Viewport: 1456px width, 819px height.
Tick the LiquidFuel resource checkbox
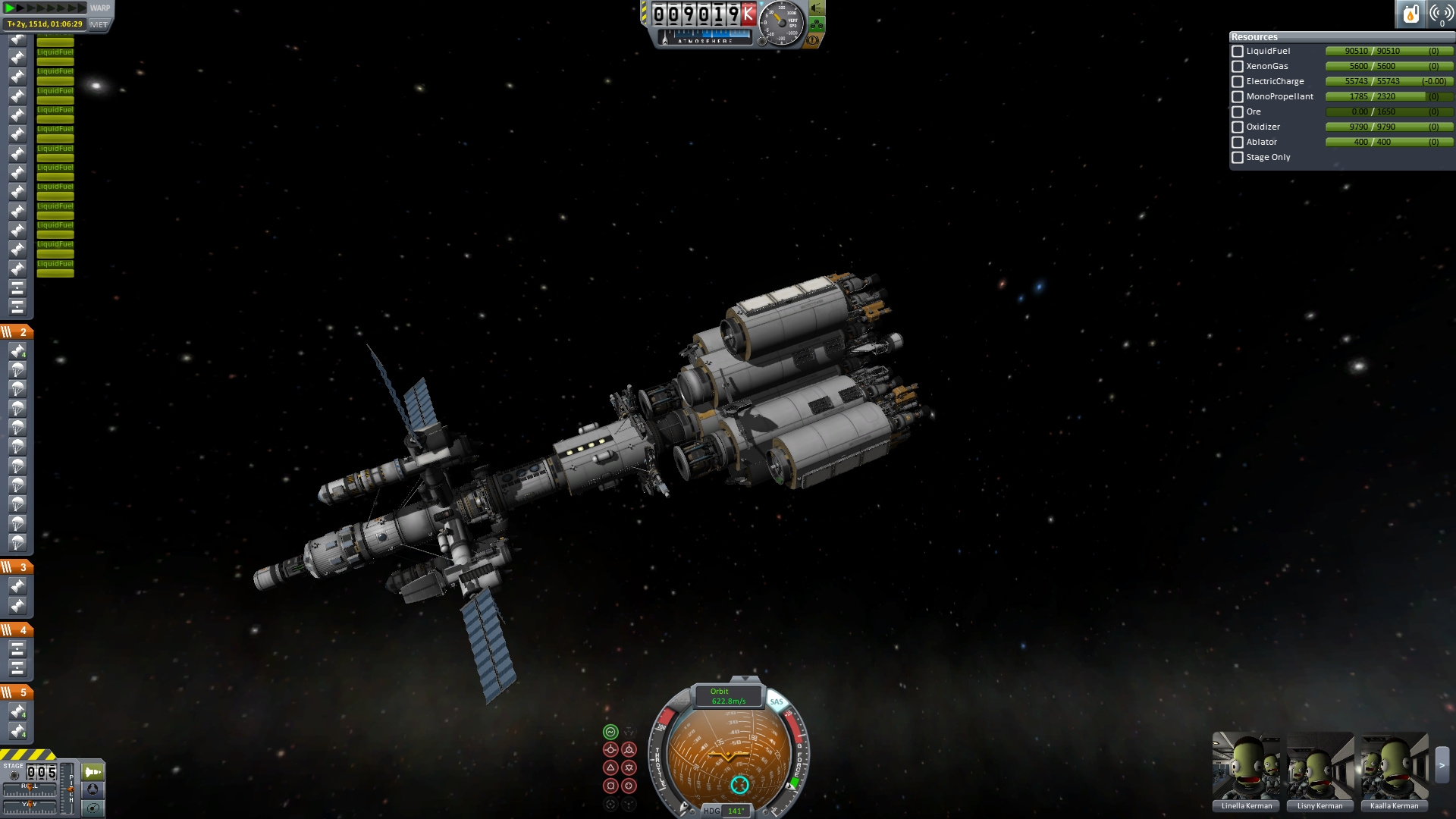(x=1238, y=52)
